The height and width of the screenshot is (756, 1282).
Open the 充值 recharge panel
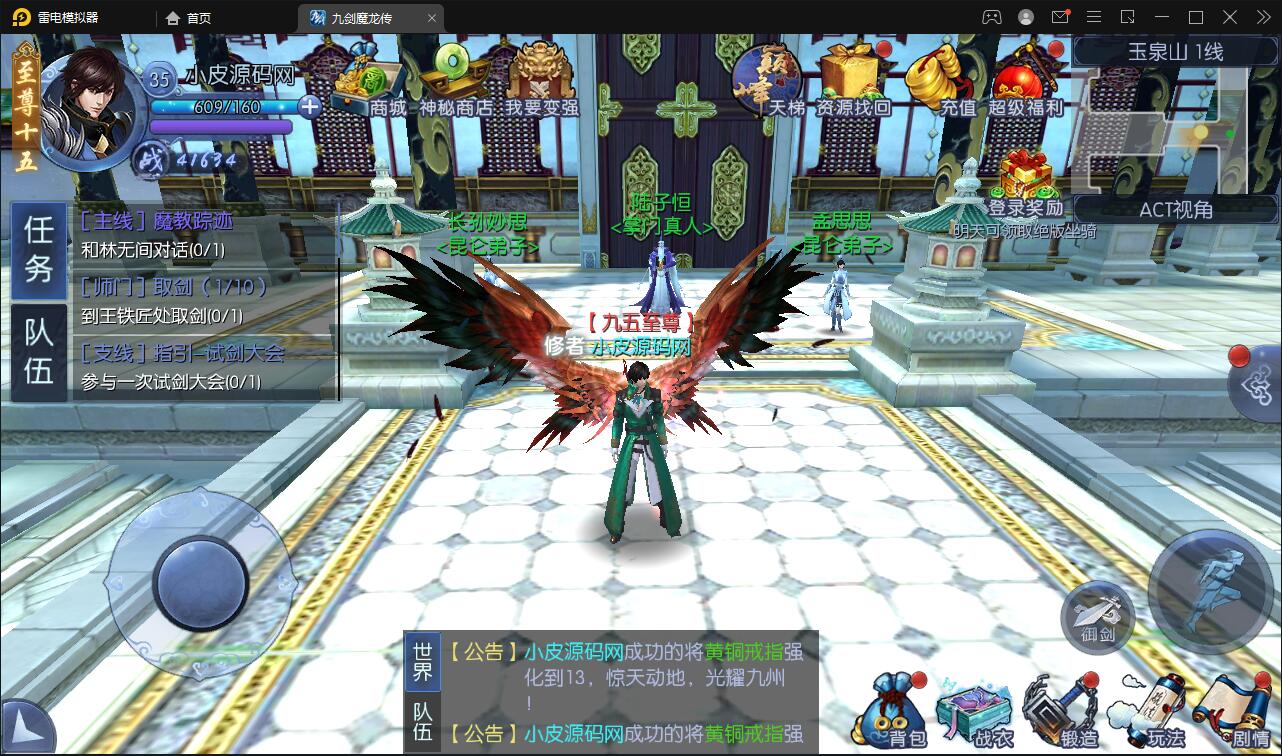(931, 80)
